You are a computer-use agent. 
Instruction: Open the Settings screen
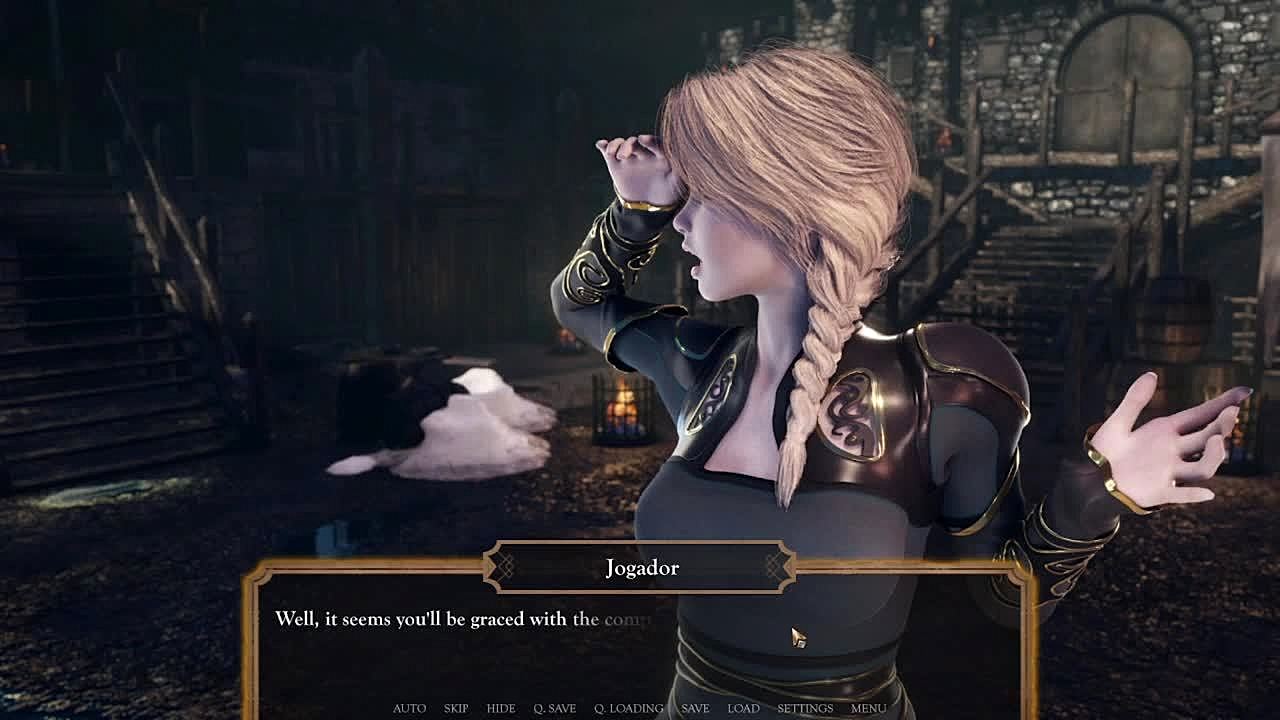tap(805, 708)
